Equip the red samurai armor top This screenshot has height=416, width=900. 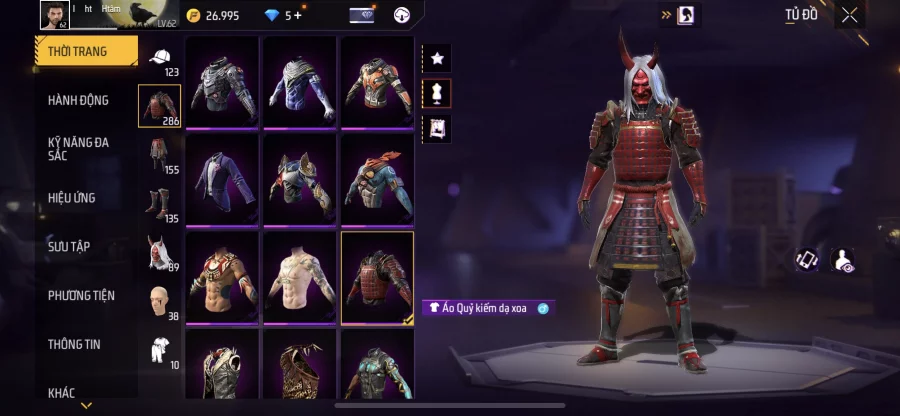[377, 277]
